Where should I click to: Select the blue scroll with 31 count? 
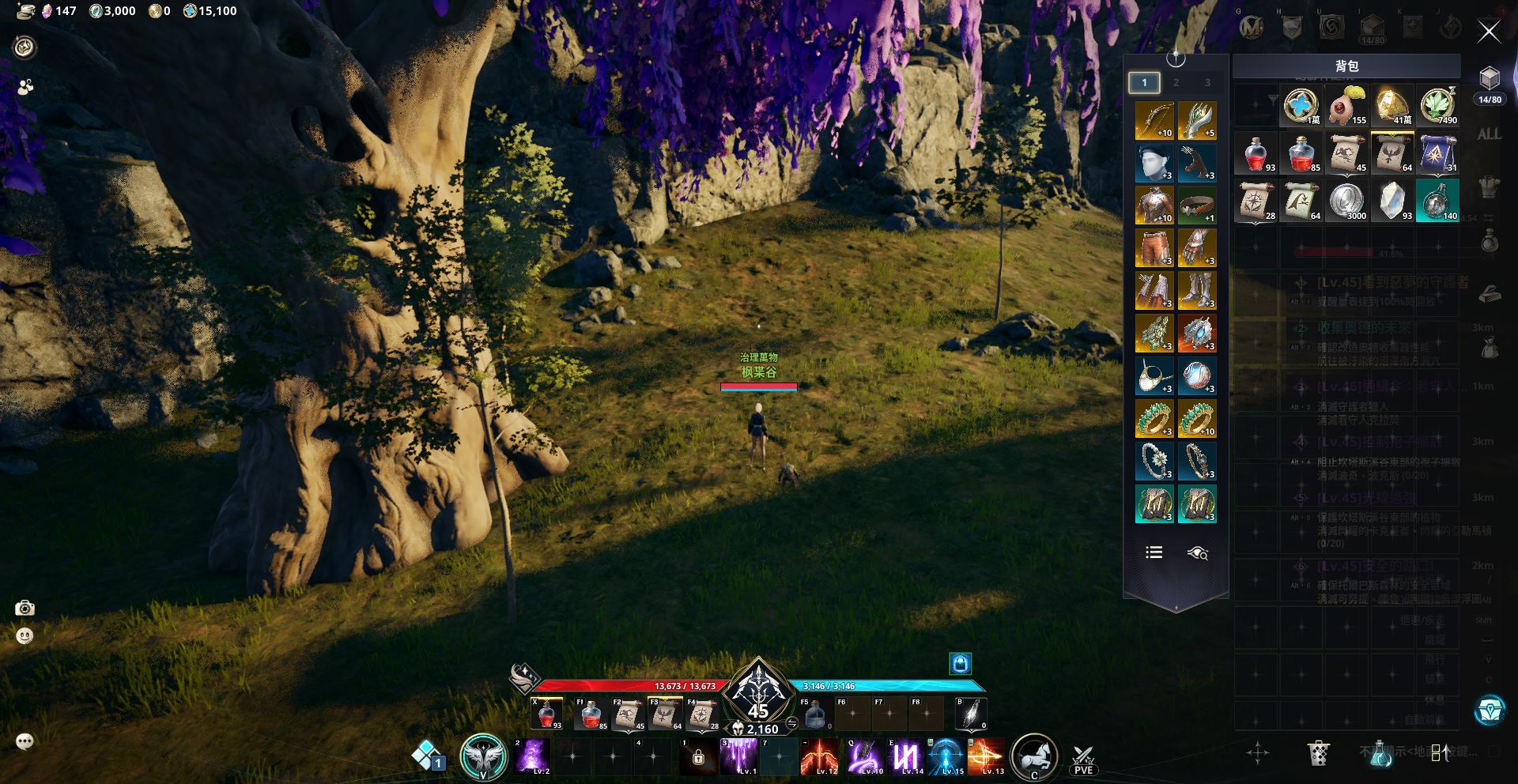(x=1438, y=153)
